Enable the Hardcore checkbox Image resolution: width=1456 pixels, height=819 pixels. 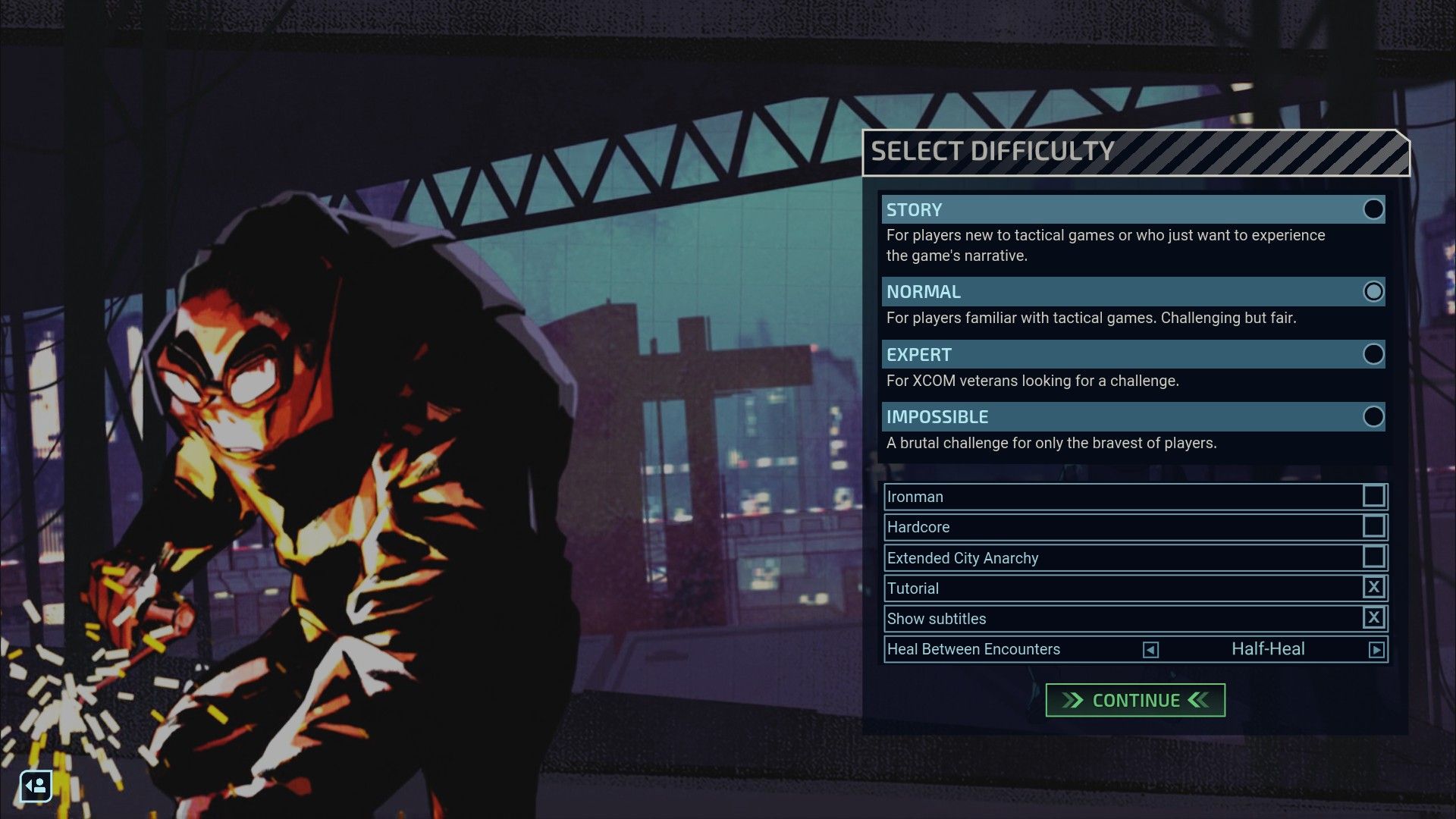[x=1374, y=526]
